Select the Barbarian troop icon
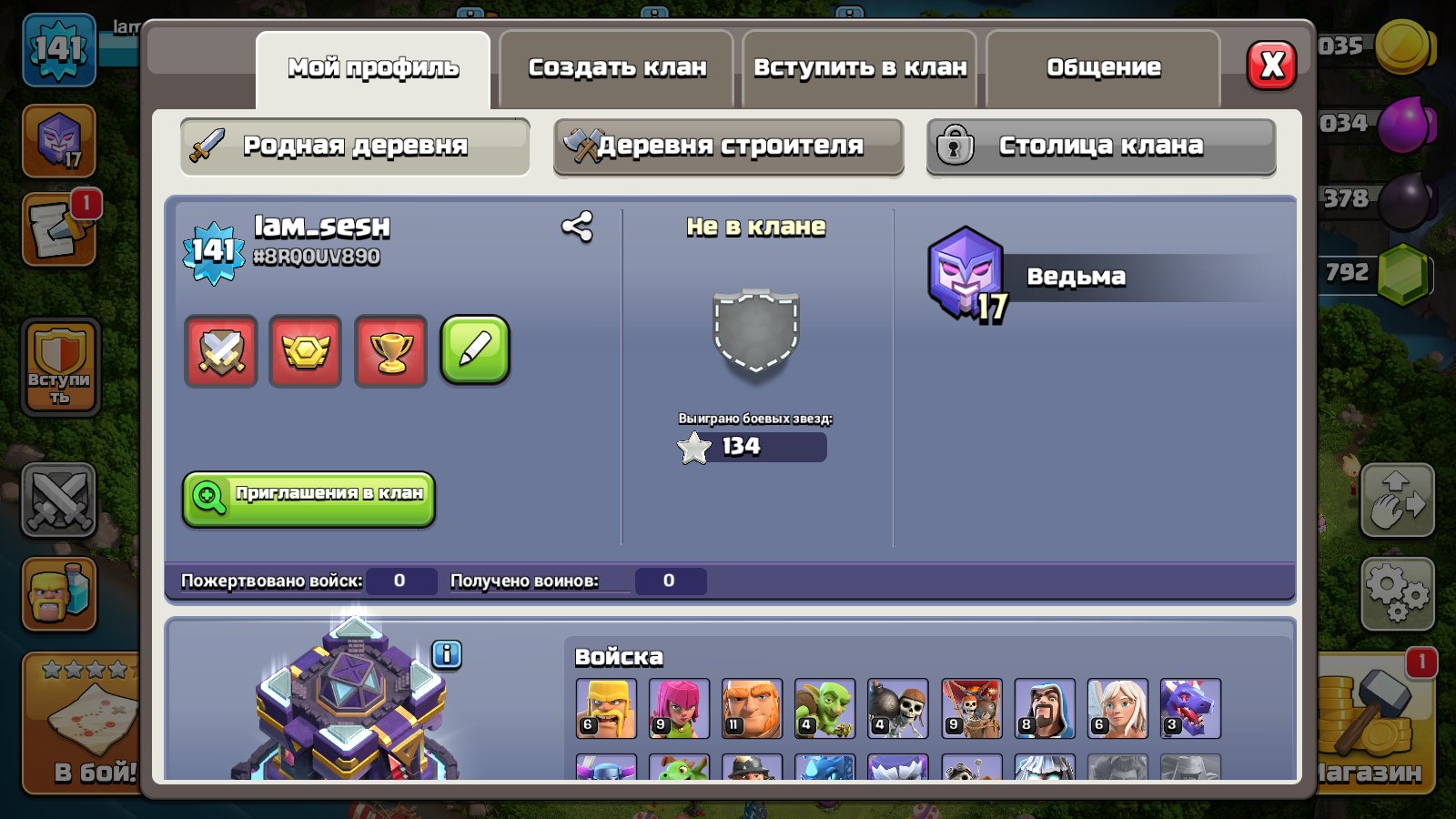Image resolution: width=1456 pixels, height=819 pixels. pos(605,709)
